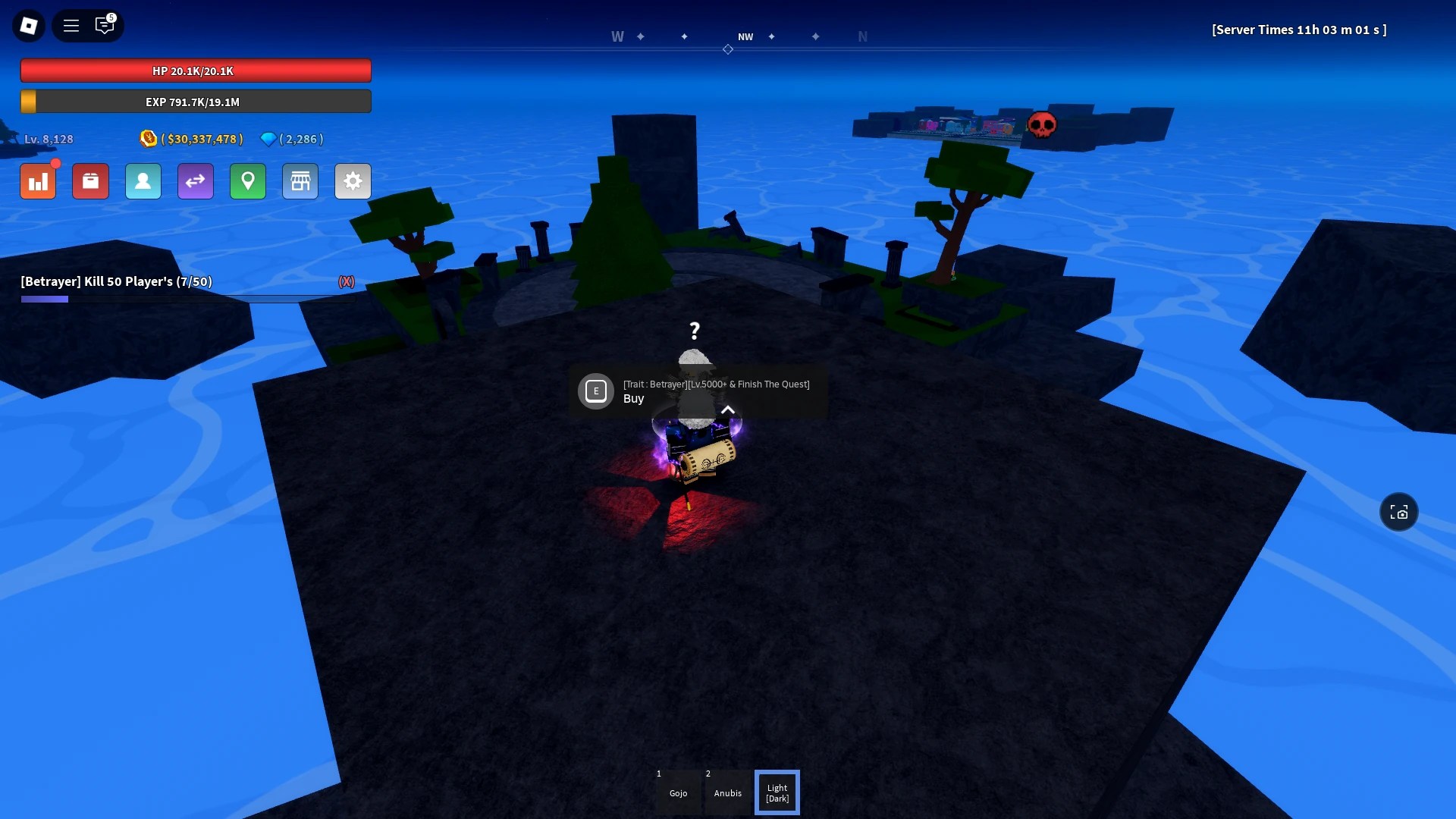Click the EXP progress bar
1456x819 pixels.
tap(195, 101)
